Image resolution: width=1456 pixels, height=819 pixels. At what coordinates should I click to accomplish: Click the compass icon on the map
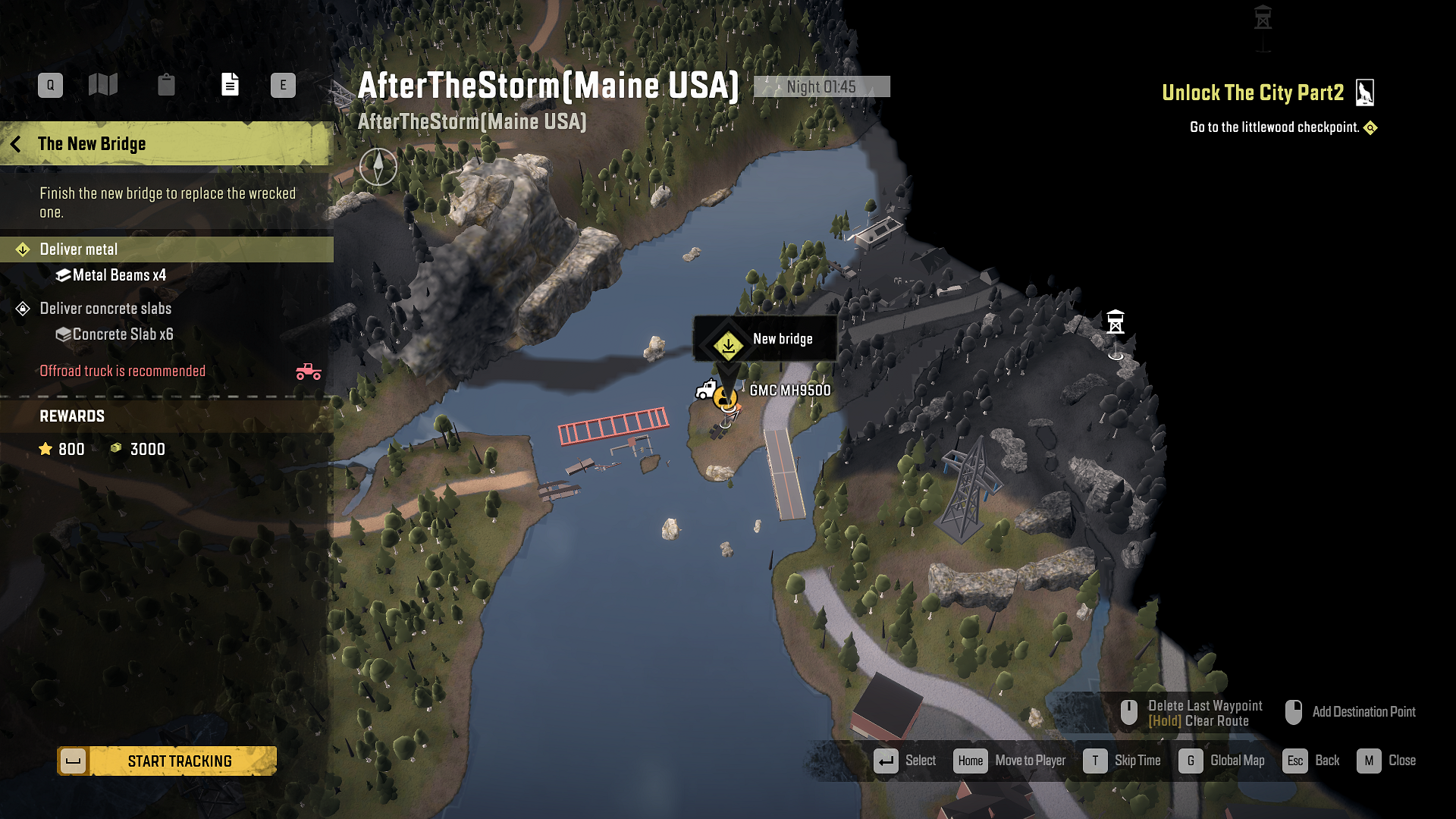[378, 166]
